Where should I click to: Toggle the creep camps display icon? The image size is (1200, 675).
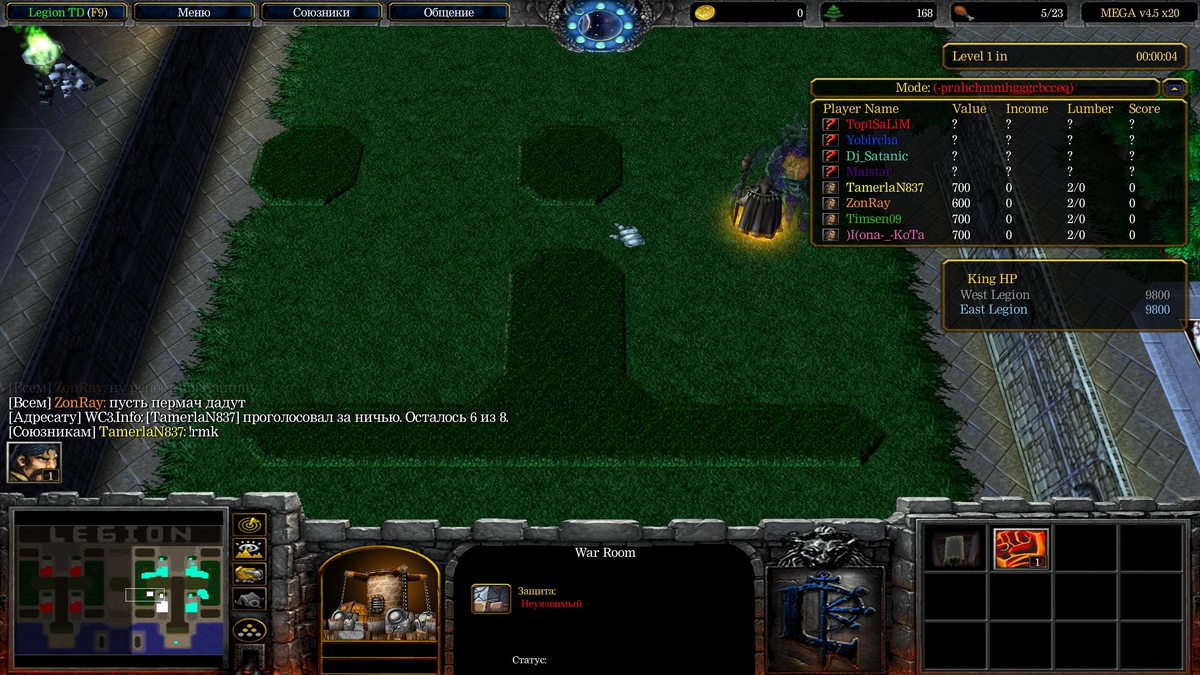[x=248, y=599]
